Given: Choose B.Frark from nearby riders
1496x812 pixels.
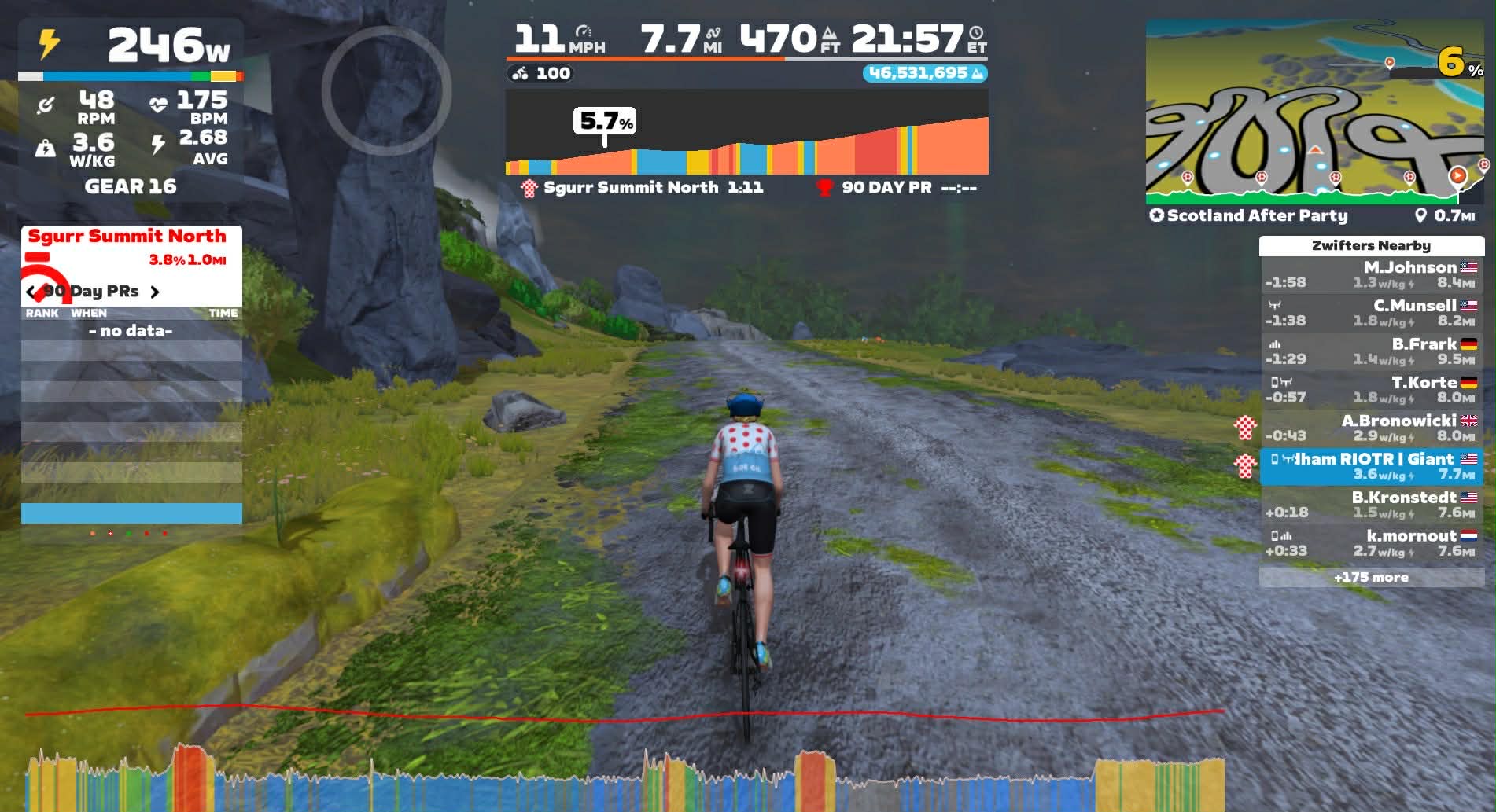Looking at the screenshot, I should click(1371, 351).
